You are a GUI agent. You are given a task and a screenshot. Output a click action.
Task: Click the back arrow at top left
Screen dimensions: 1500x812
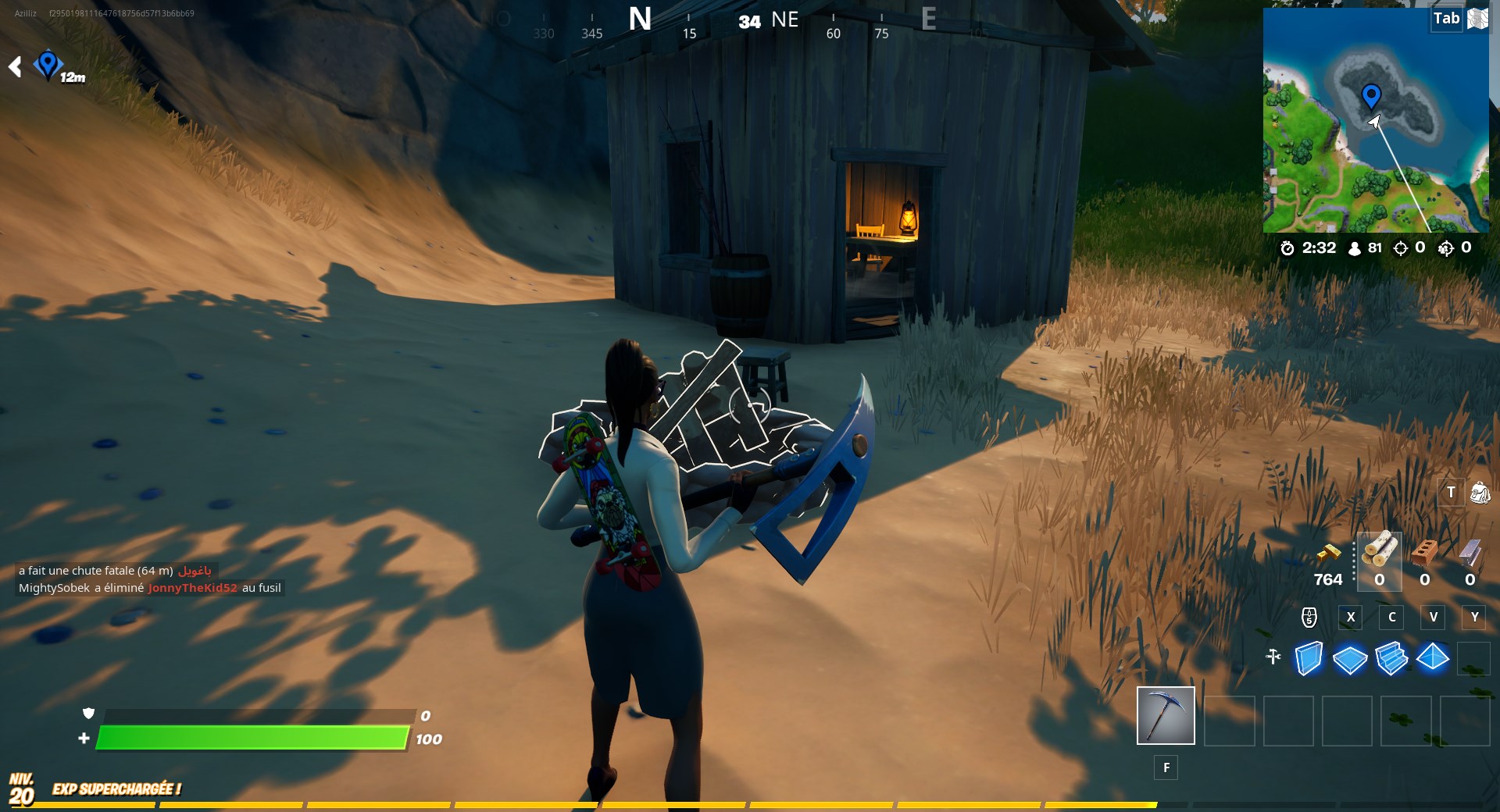coord(14,66)
